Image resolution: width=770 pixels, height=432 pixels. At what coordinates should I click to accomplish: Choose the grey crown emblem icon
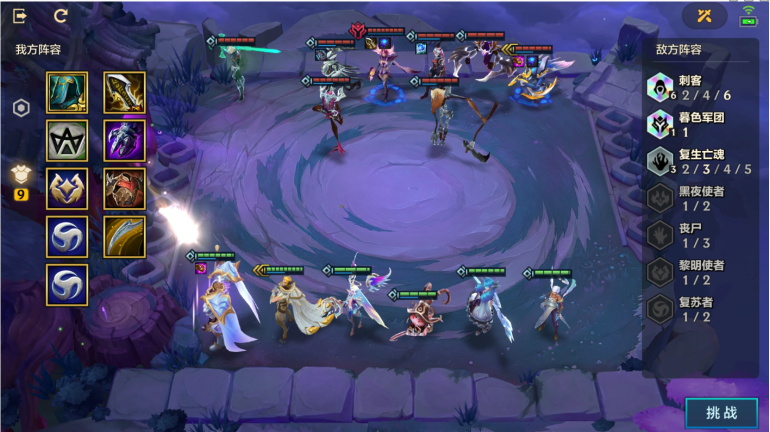[x=67, y=141]
